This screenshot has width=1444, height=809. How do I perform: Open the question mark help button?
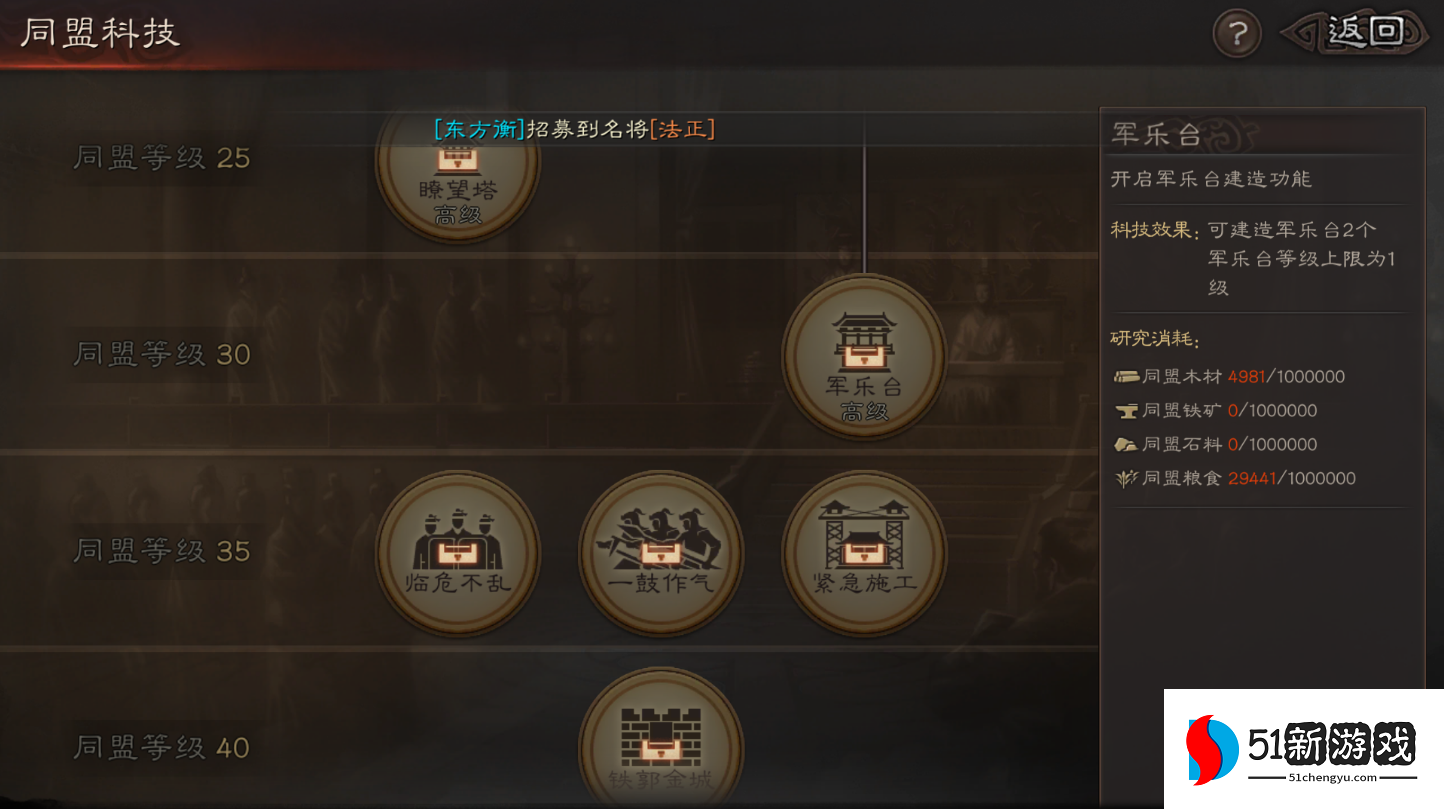1236,33
